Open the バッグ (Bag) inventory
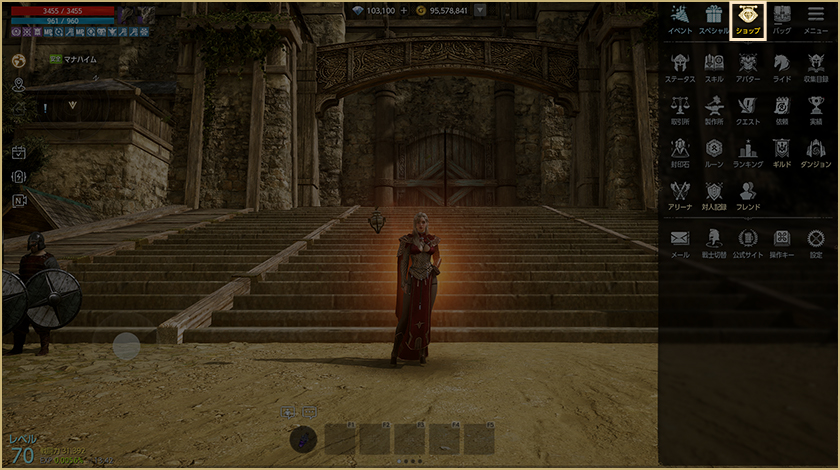 tap(781, 19)
